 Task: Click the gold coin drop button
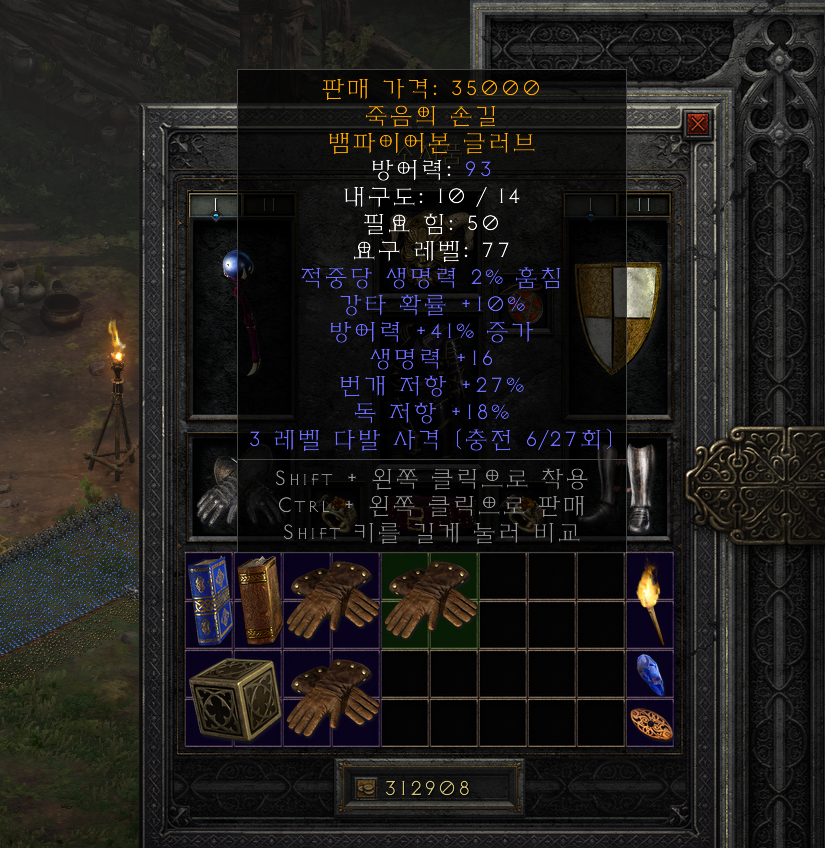366,788
